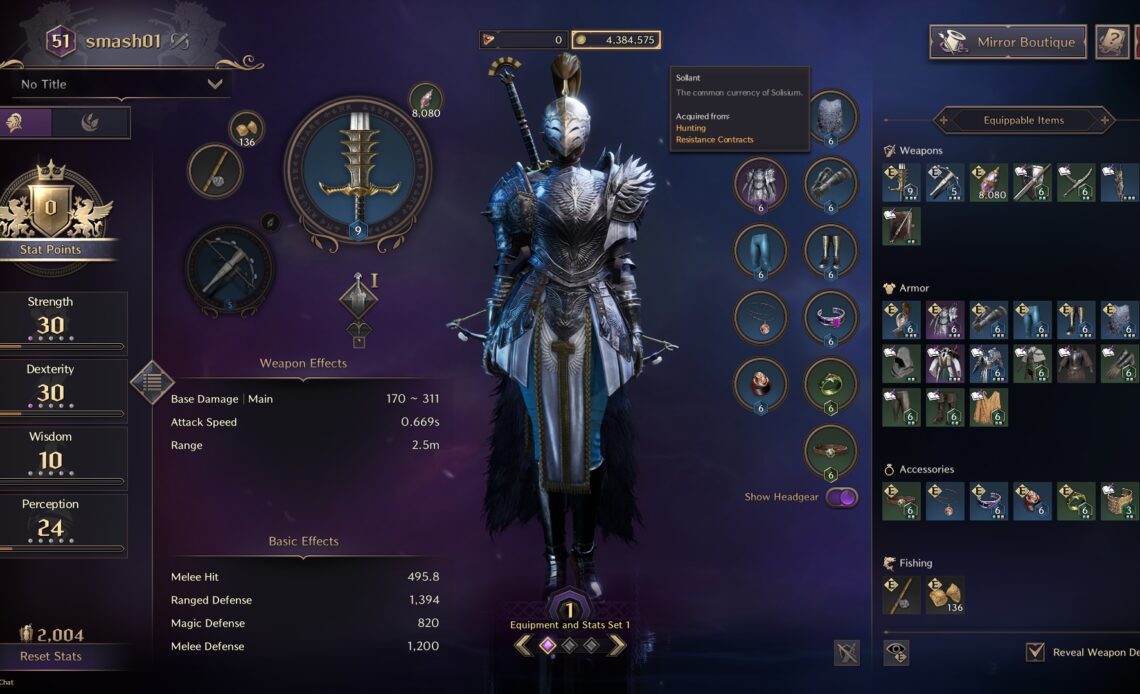
Task: Click the Perception stat panel
Action: 63,524
